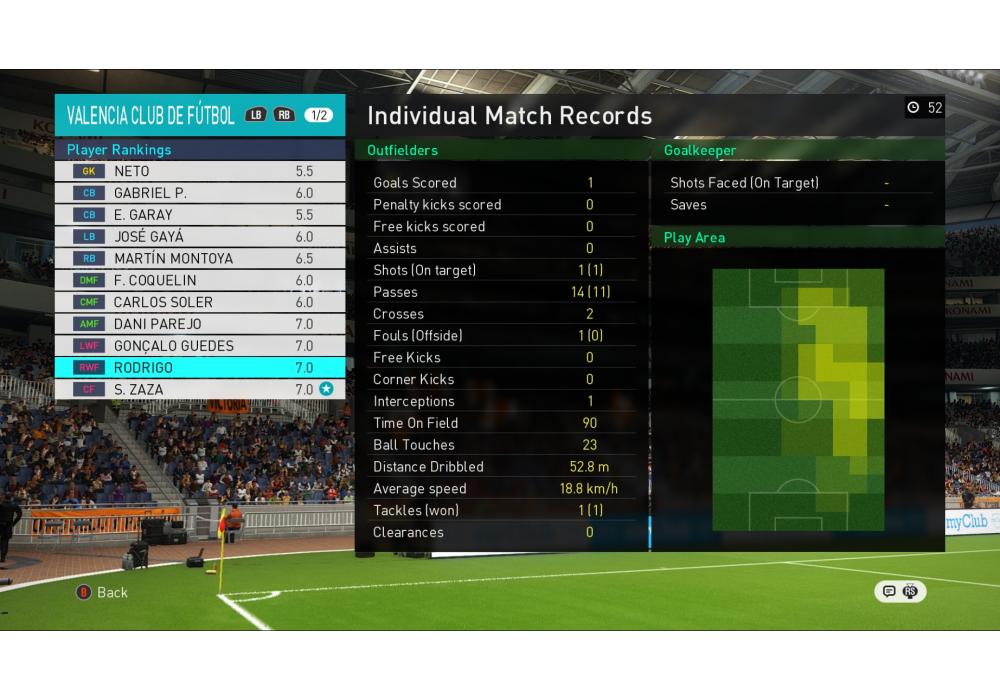Choose F. COQUELIN from player list

tap(200, 281)
